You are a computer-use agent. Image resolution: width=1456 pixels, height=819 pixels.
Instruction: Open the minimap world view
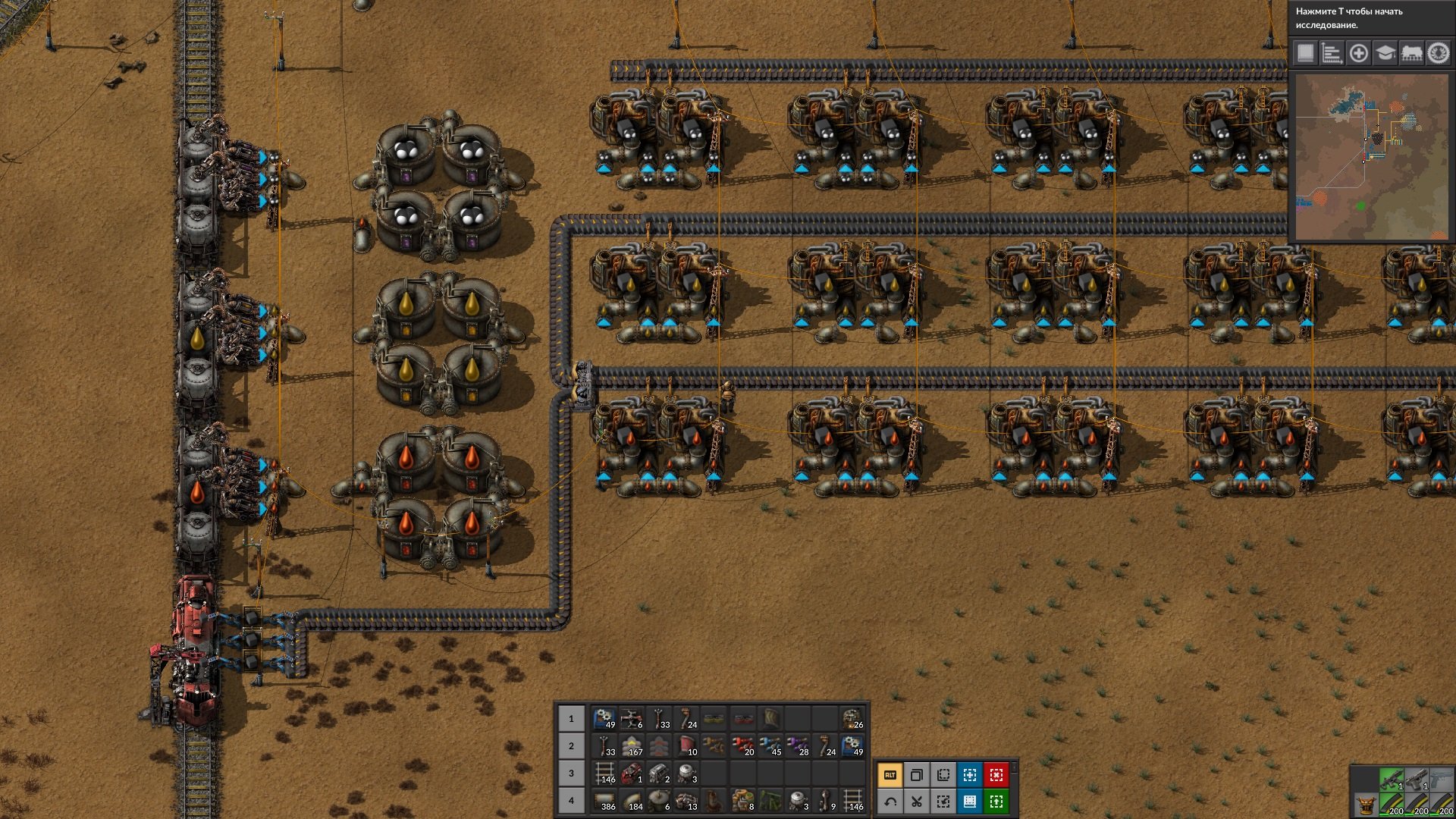coord(1371,156)
